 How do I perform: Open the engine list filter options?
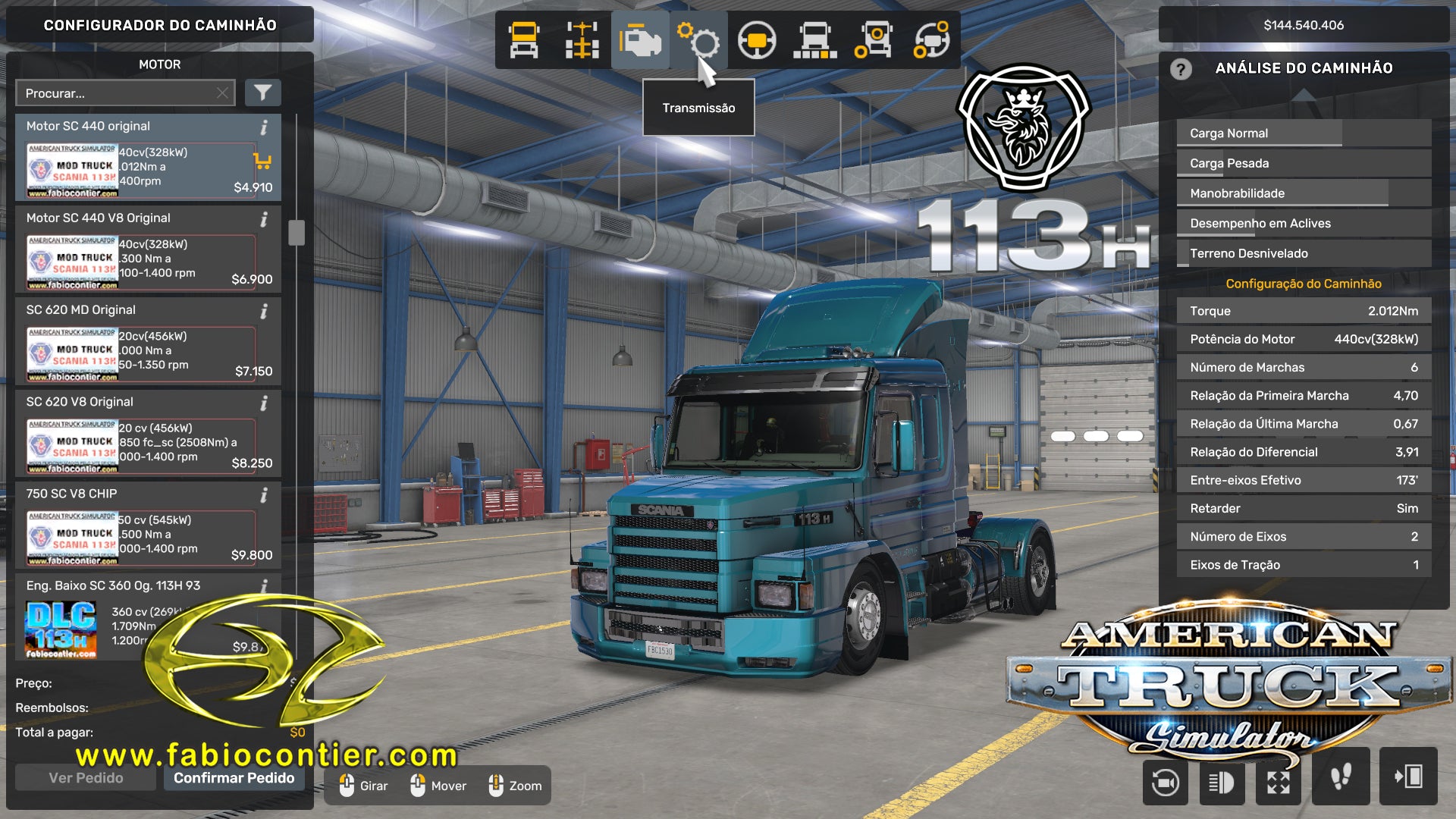pos(262,93)
